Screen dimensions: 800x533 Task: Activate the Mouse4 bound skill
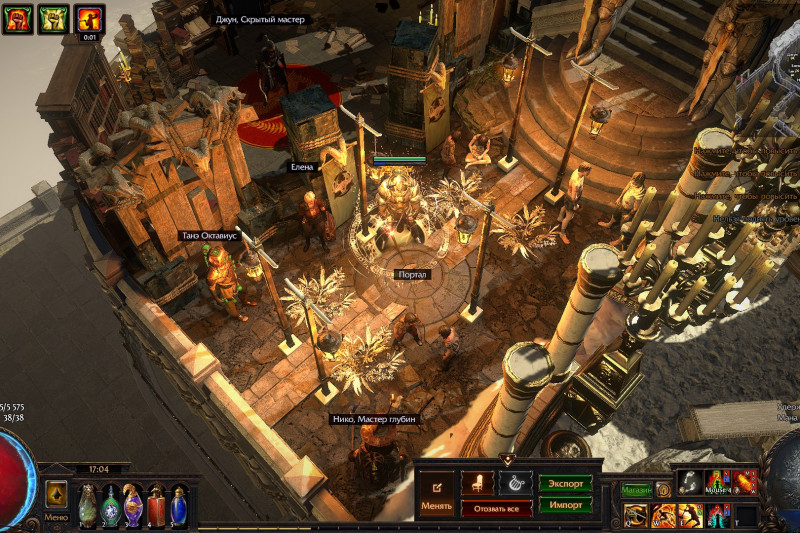(716, 482)
